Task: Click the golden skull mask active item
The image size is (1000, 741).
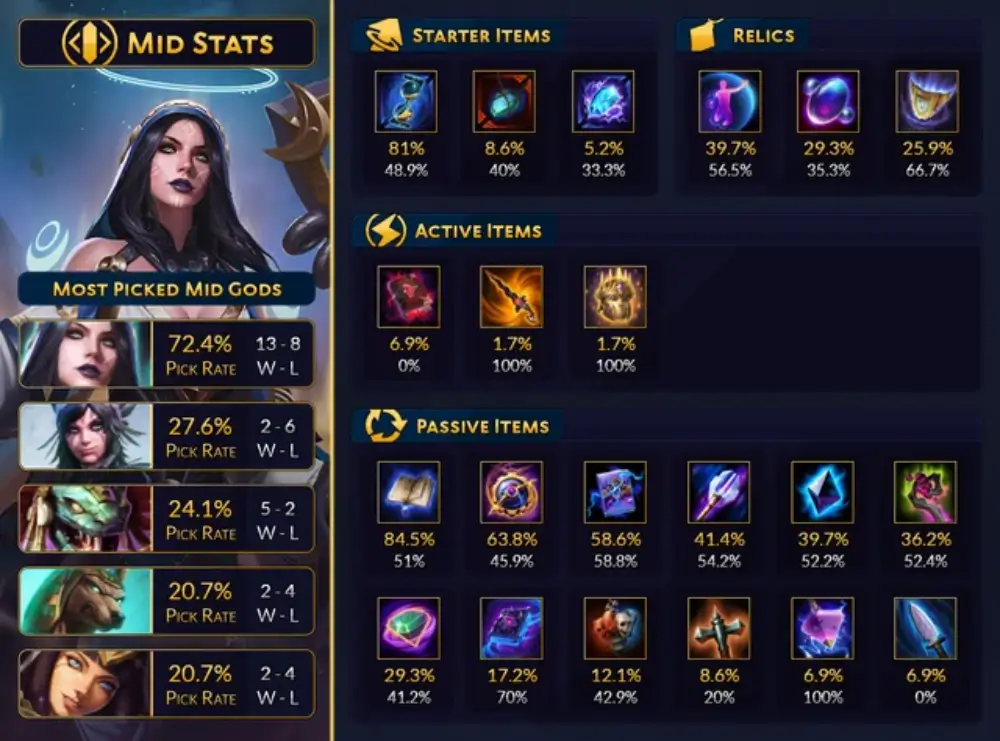Action: tap(615, 297)
